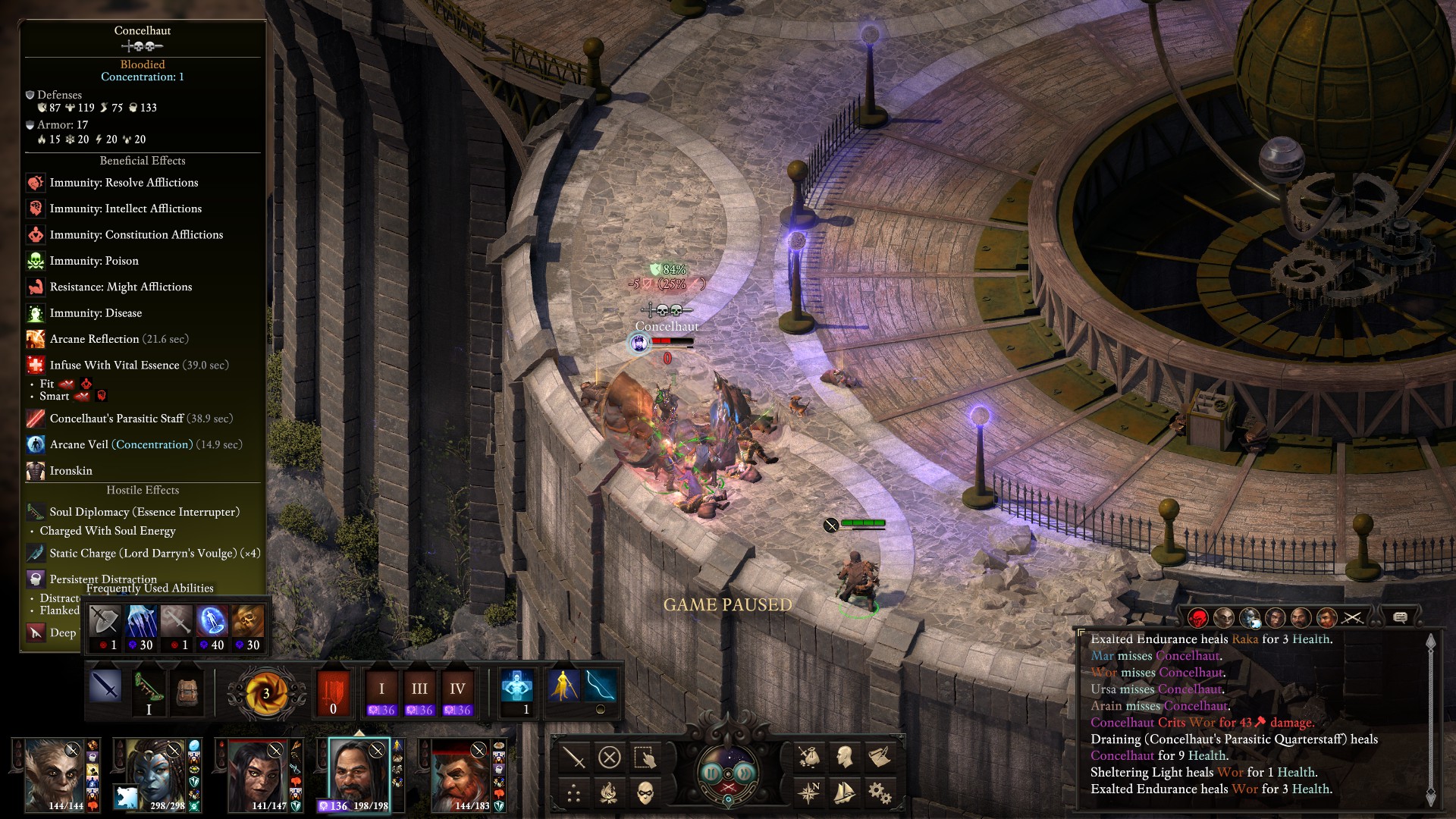Open the journal quill and scroll icon
The image size is (1456, 819).
pyautogui.click(x=880, y=757)
